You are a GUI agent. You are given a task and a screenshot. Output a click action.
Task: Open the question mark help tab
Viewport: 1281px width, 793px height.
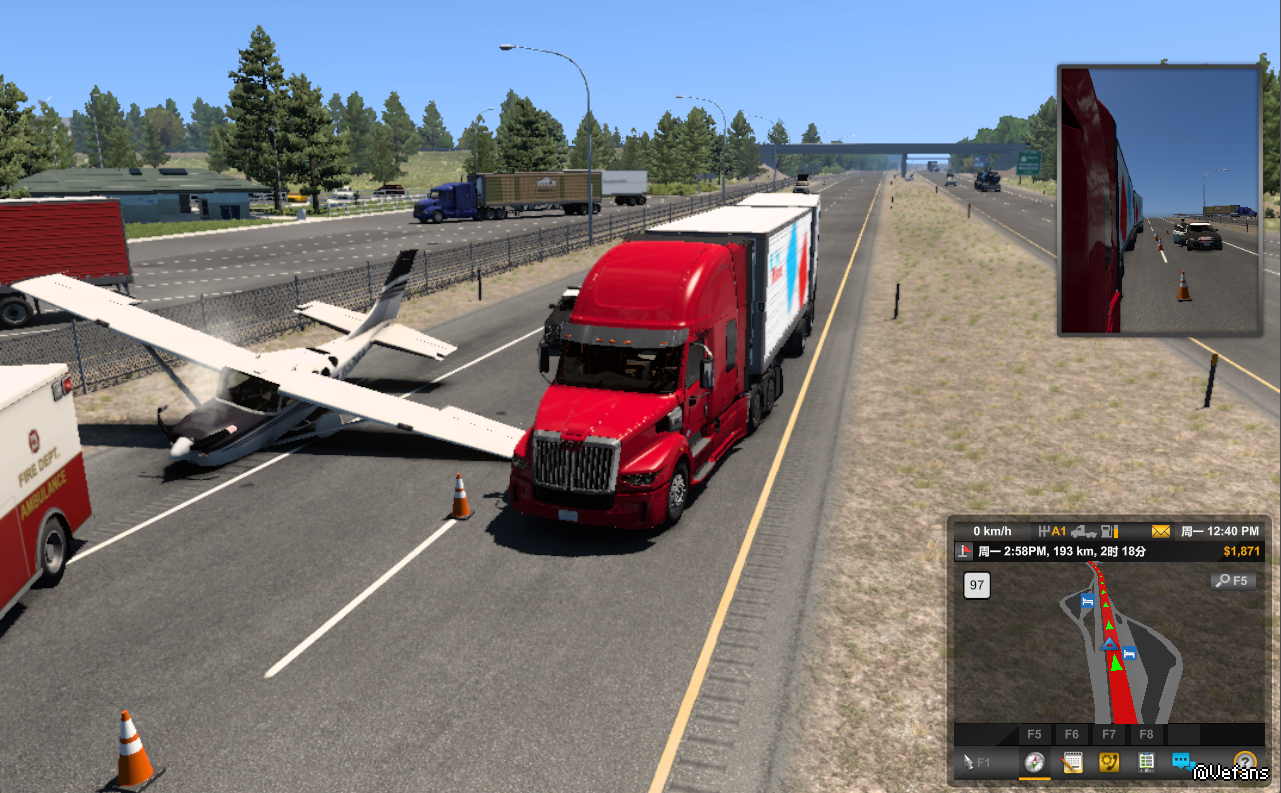1244,762
